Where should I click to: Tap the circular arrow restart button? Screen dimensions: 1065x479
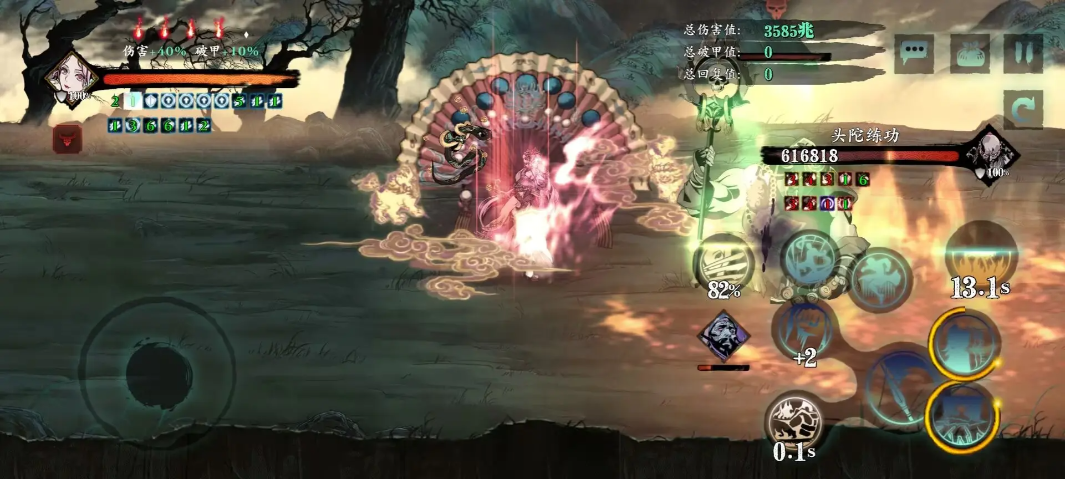pyautogui.click(x=1023, y=109)
